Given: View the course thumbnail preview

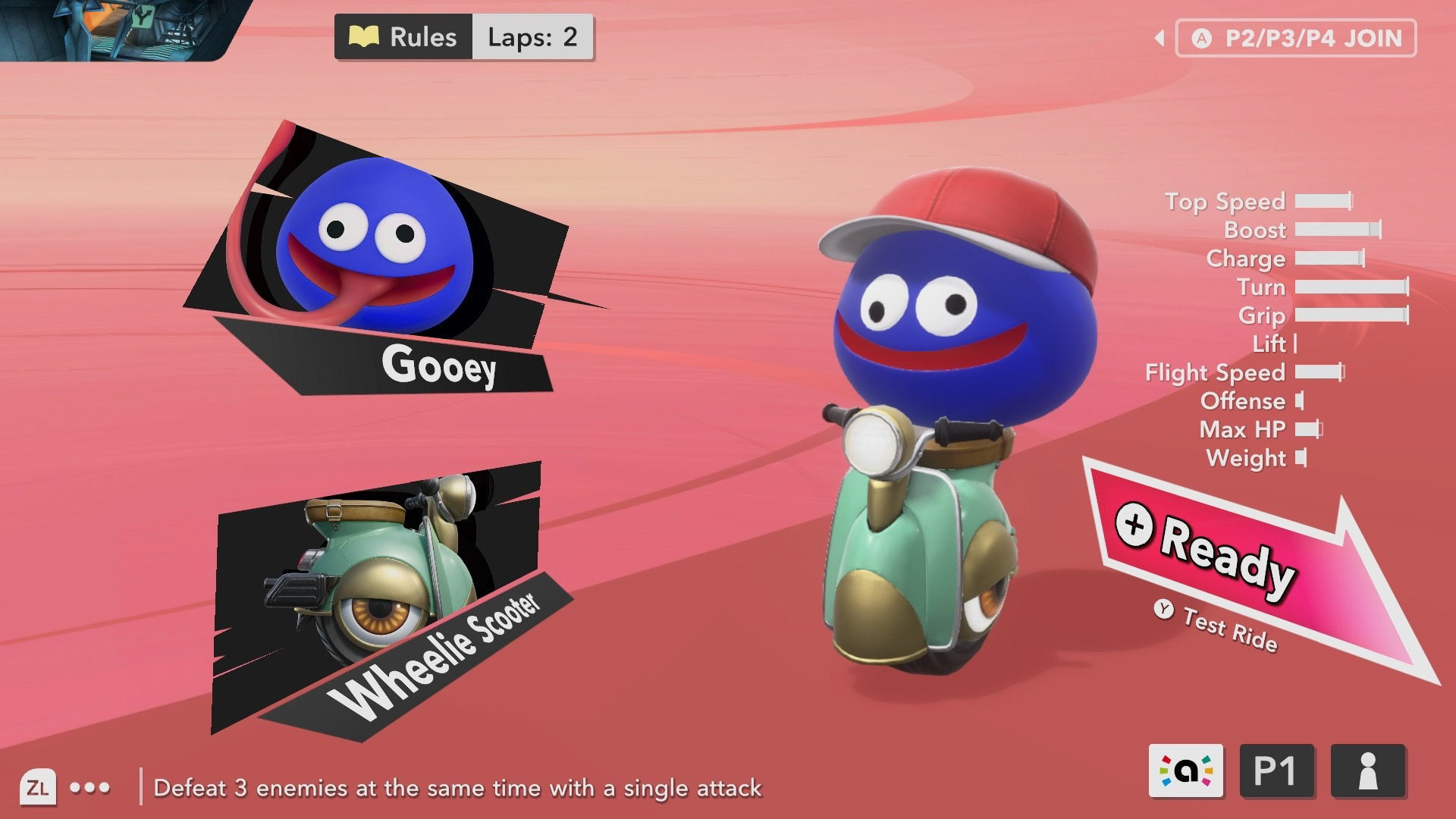Looking at the screenshot, I should click(114, 29).
